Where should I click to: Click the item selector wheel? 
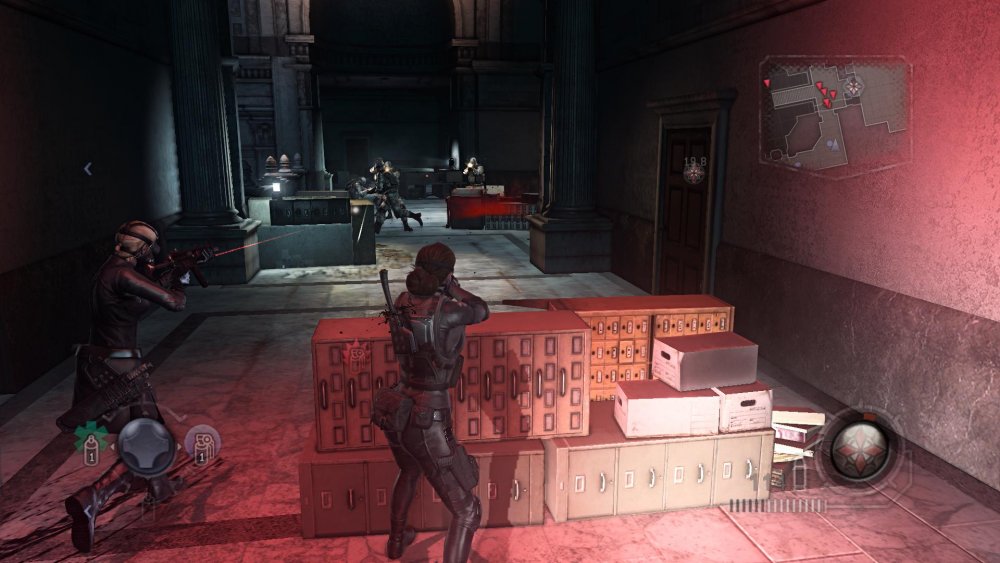(146, 443)
